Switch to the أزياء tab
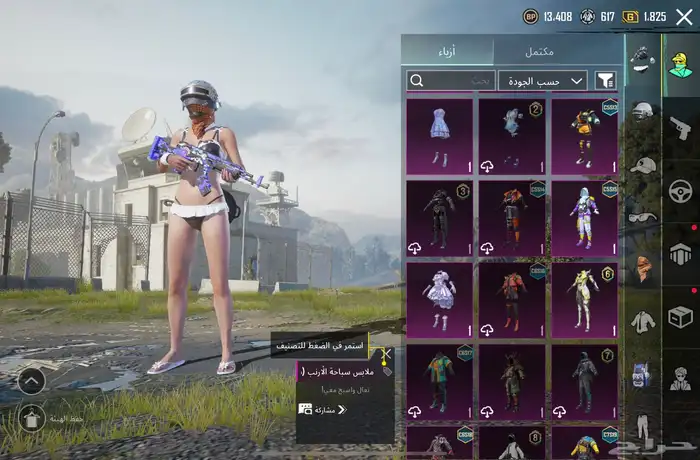The image size is (700, 460). coord(448,52)
